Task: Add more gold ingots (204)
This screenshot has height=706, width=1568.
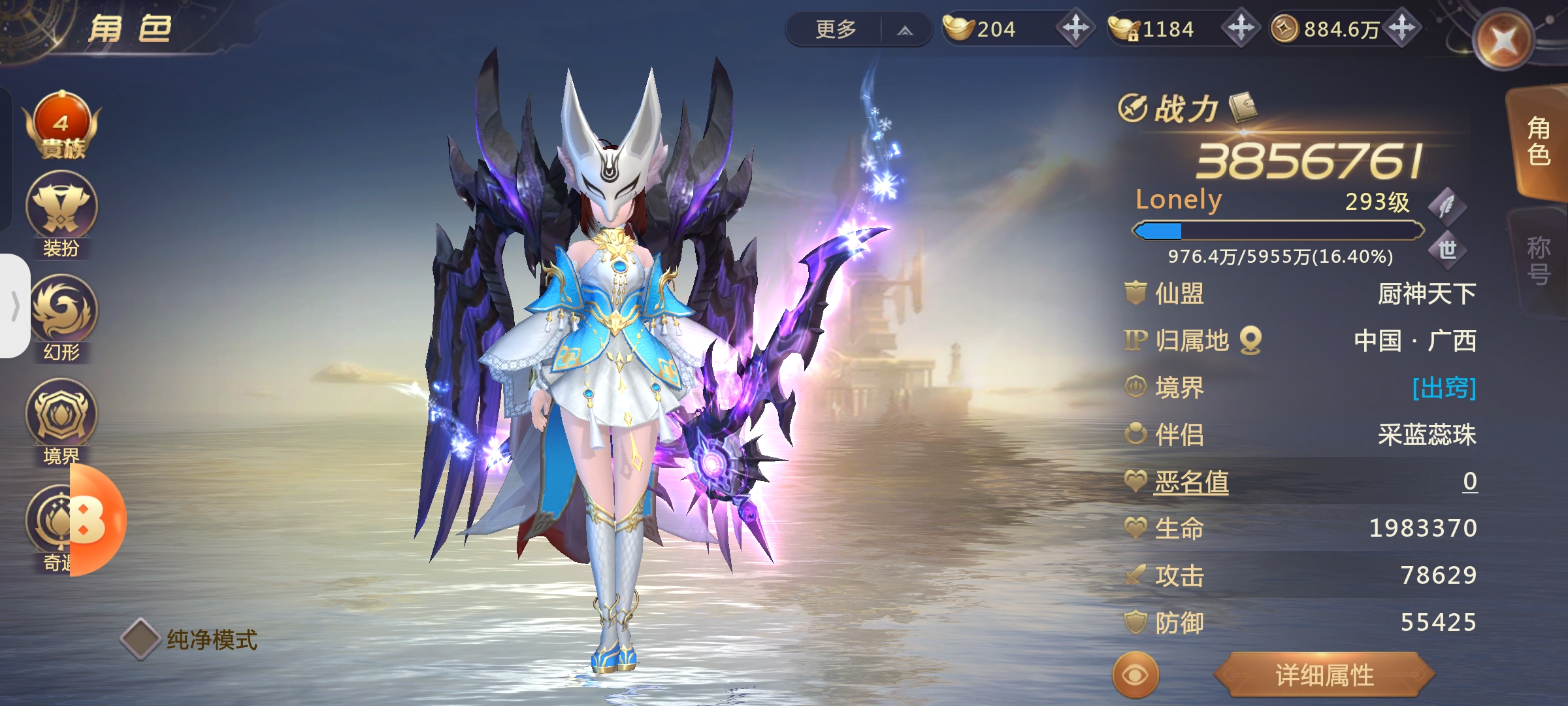Action: coord(1075,28)
